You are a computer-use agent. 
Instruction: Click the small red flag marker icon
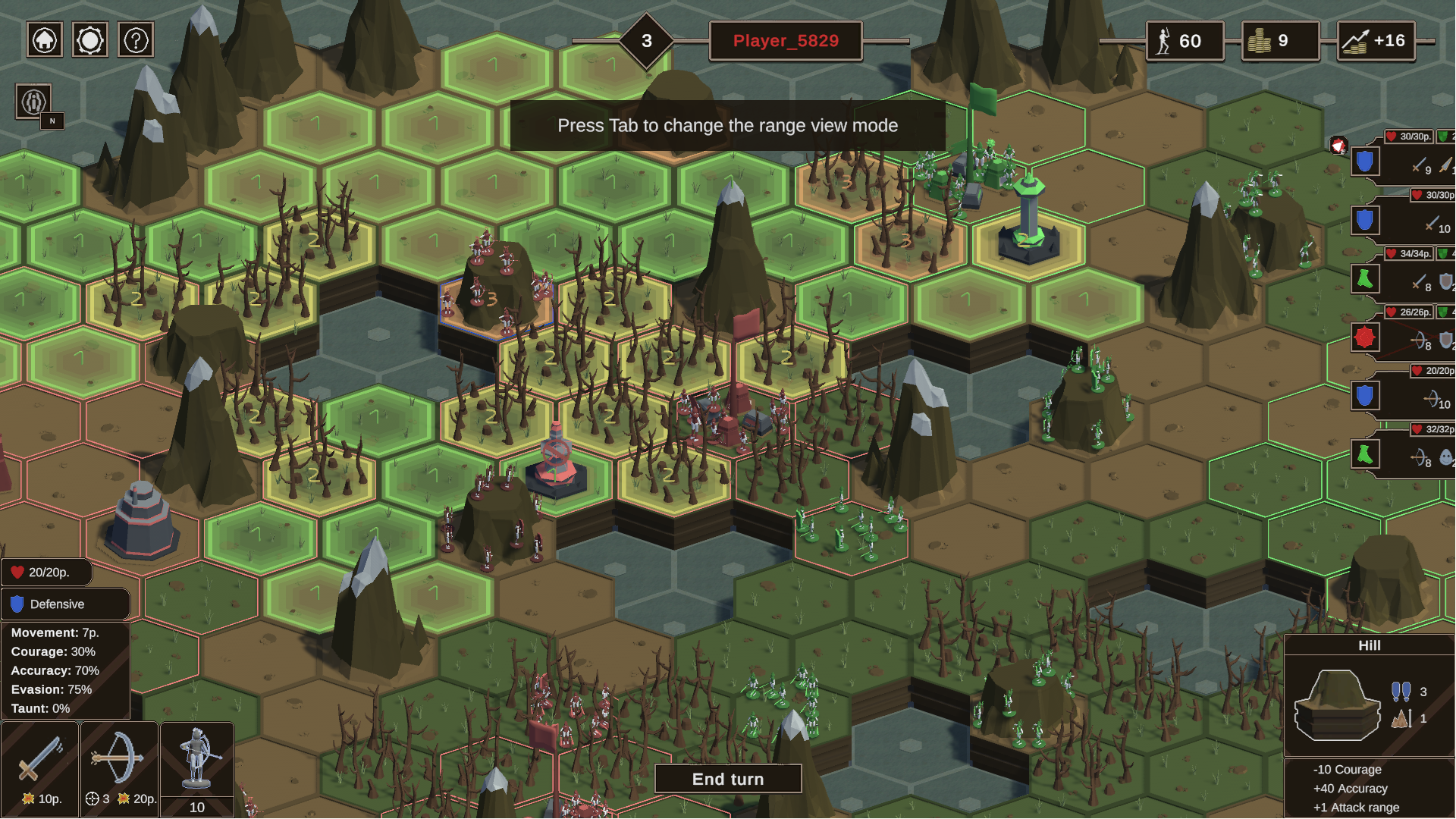pyautogui.click(x=1338, y=146)
